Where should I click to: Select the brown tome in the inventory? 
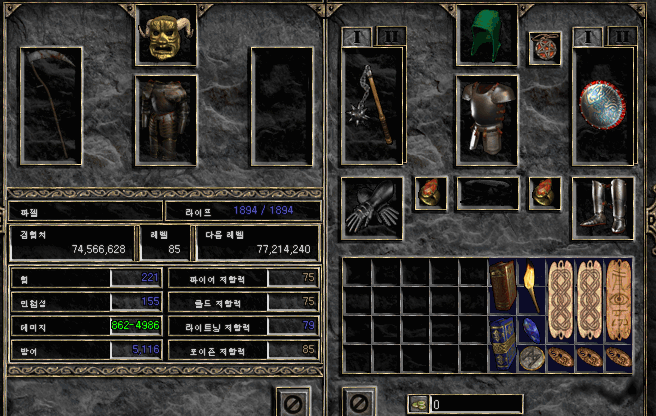502,286
